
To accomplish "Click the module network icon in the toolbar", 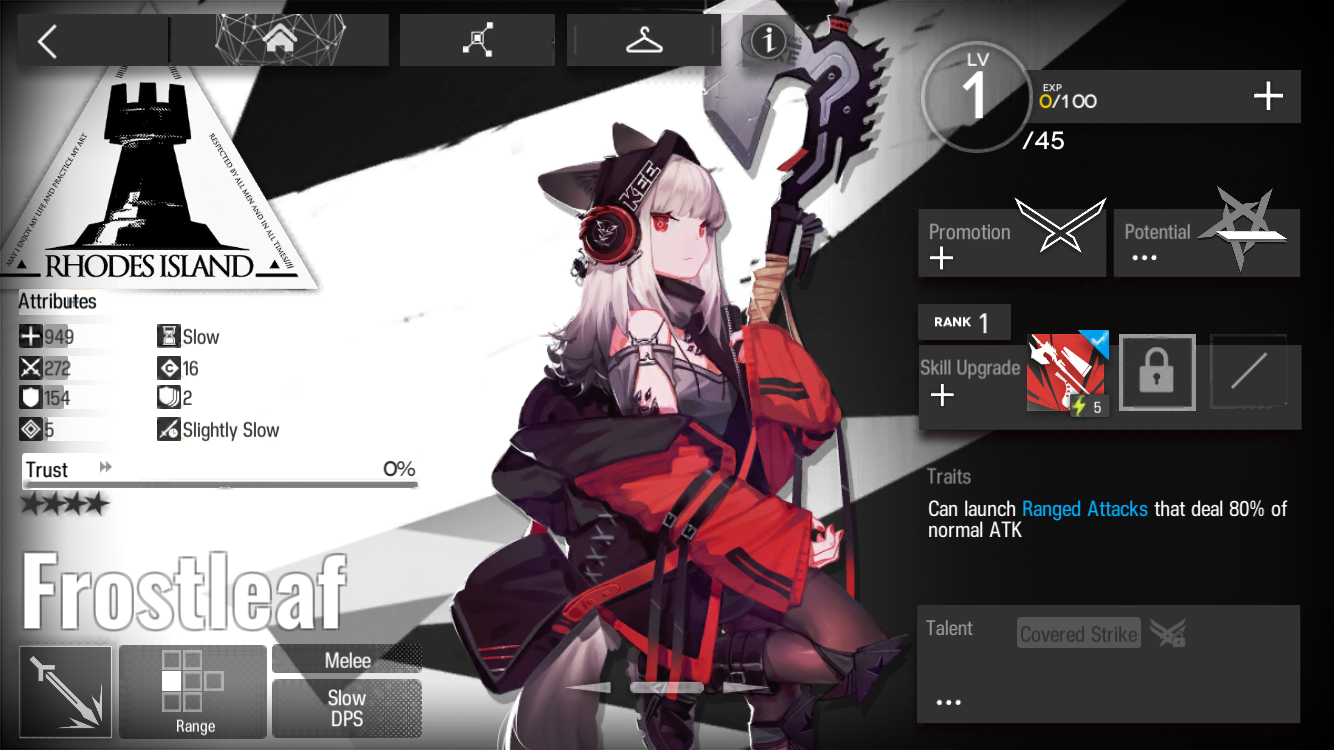I will (477, 39).
